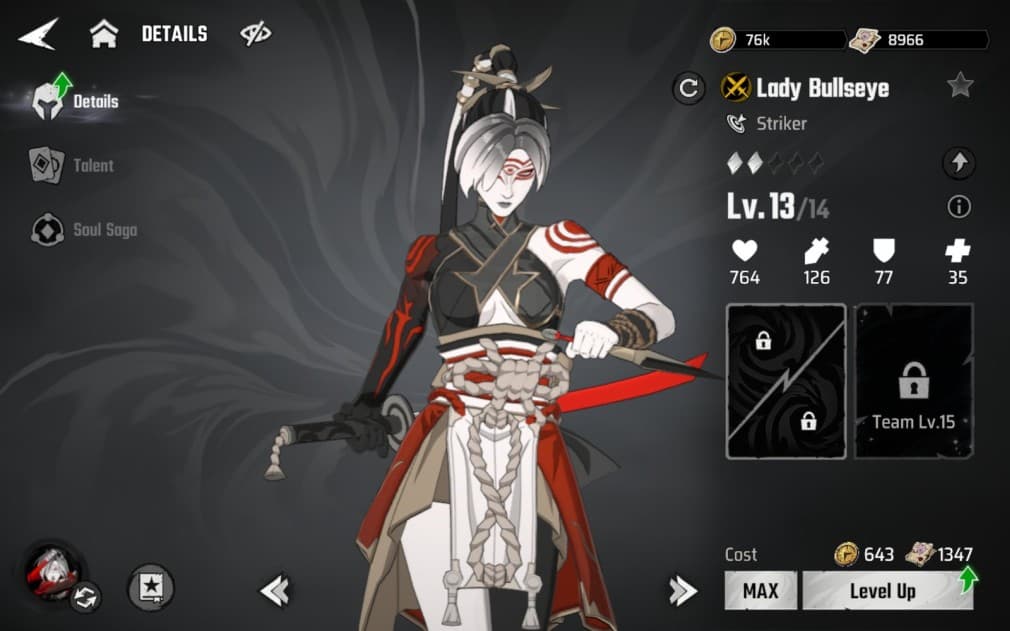Open the rank up arrow button

[x=958, y=163]
